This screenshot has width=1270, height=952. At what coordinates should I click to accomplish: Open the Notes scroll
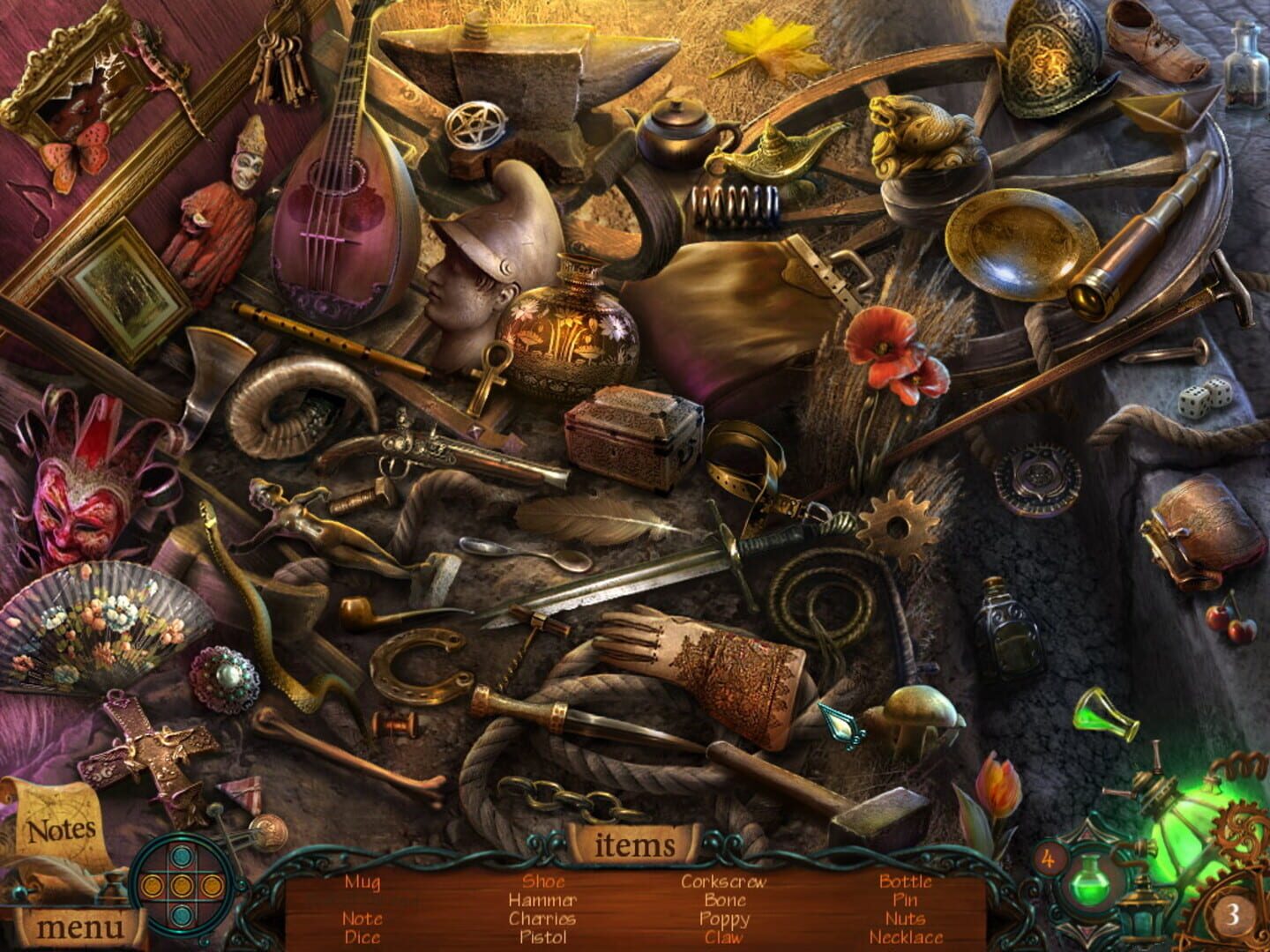point(60,829)
